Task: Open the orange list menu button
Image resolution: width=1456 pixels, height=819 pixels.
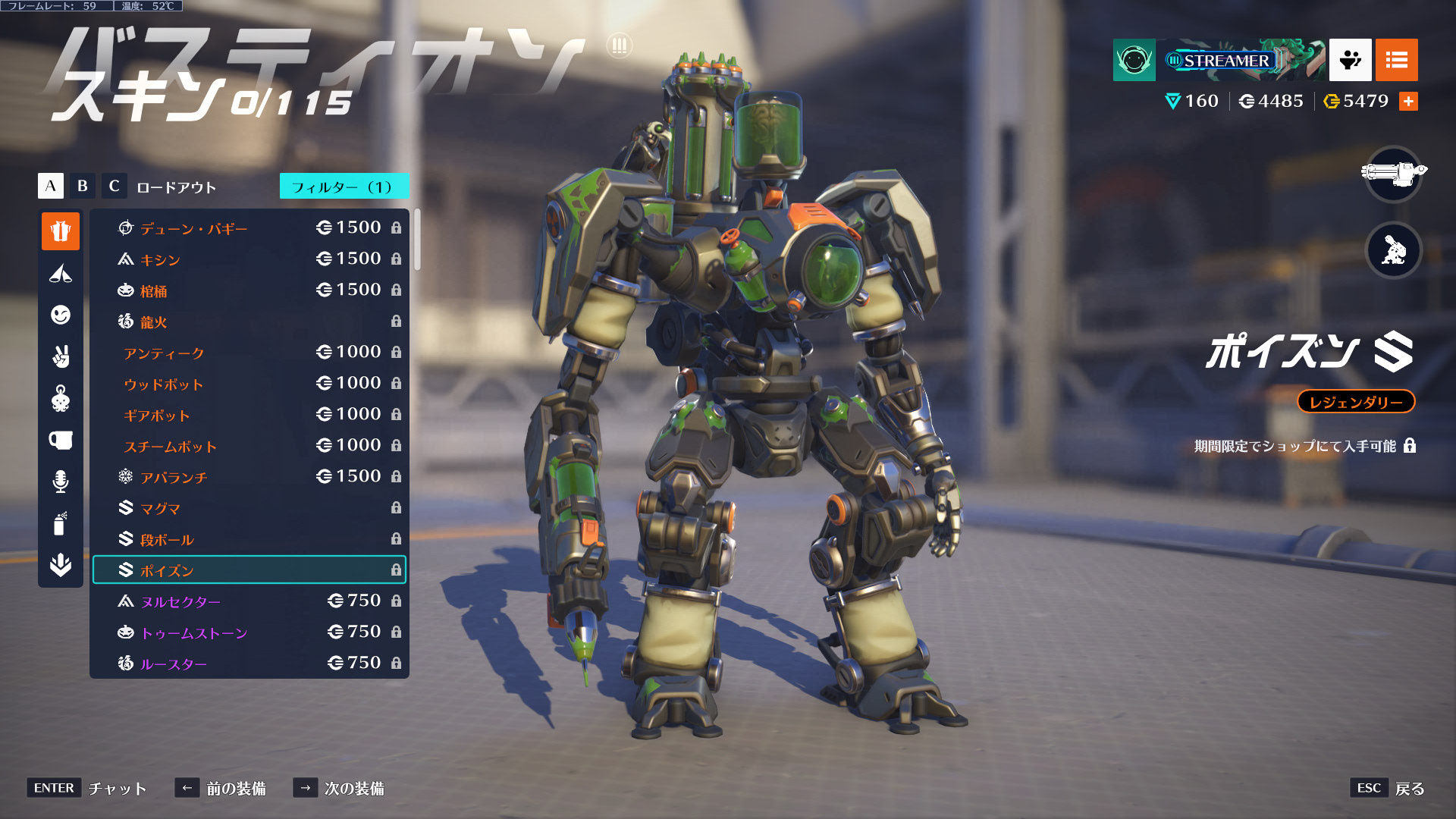Action: pos(1396,60)
